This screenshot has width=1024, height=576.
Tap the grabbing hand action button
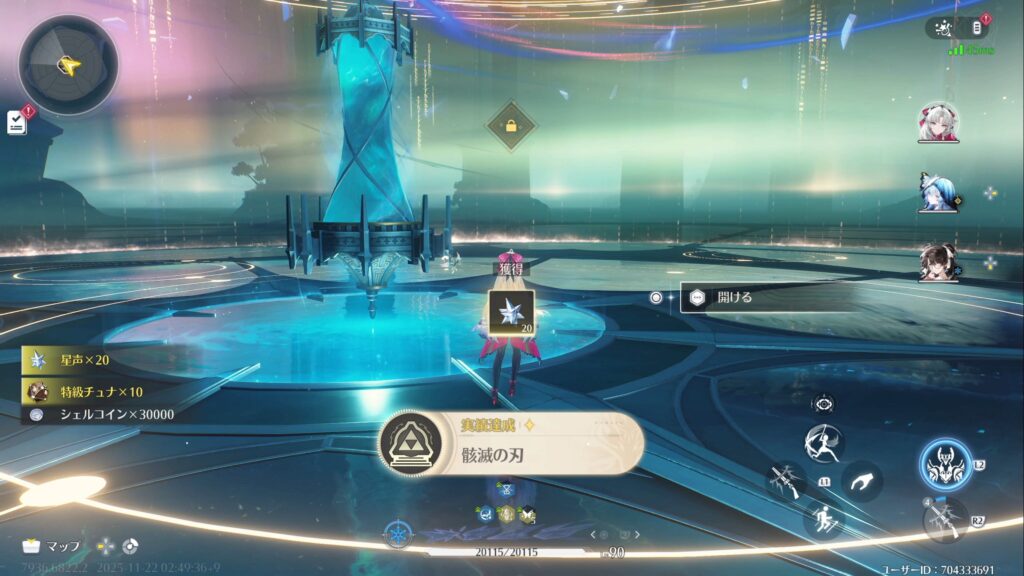[x=860, y=481]
